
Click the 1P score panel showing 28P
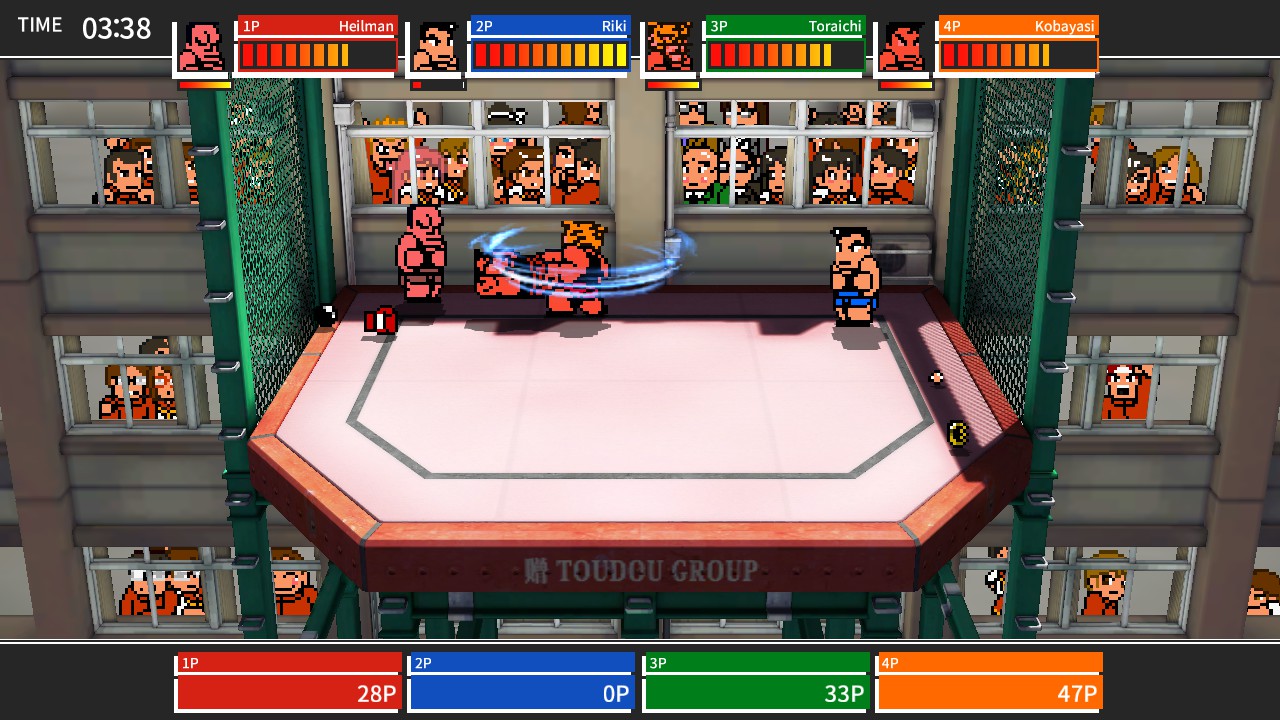[288, 692]
